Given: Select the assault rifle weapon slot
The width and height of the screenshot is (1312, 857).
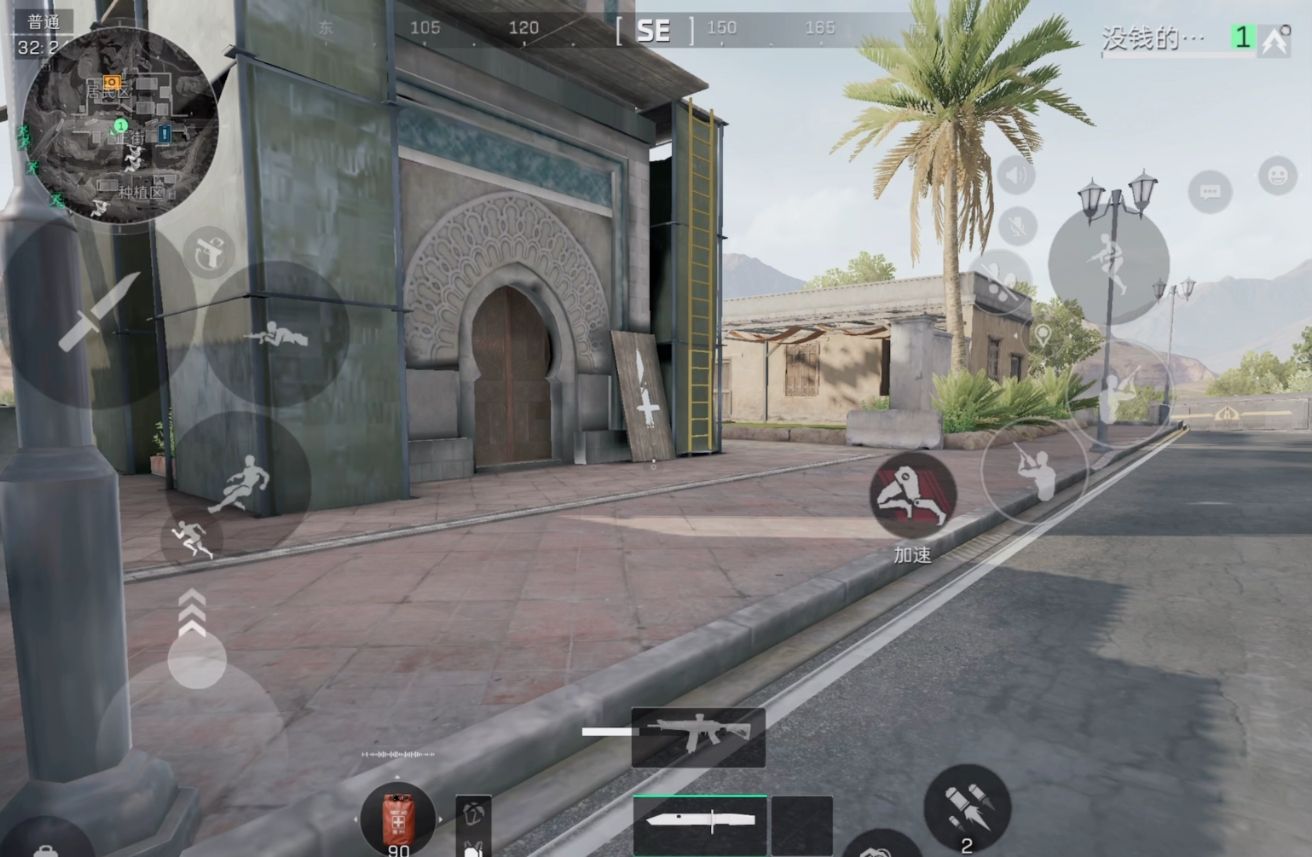Looking at the screenshot, I should [698, 736].
